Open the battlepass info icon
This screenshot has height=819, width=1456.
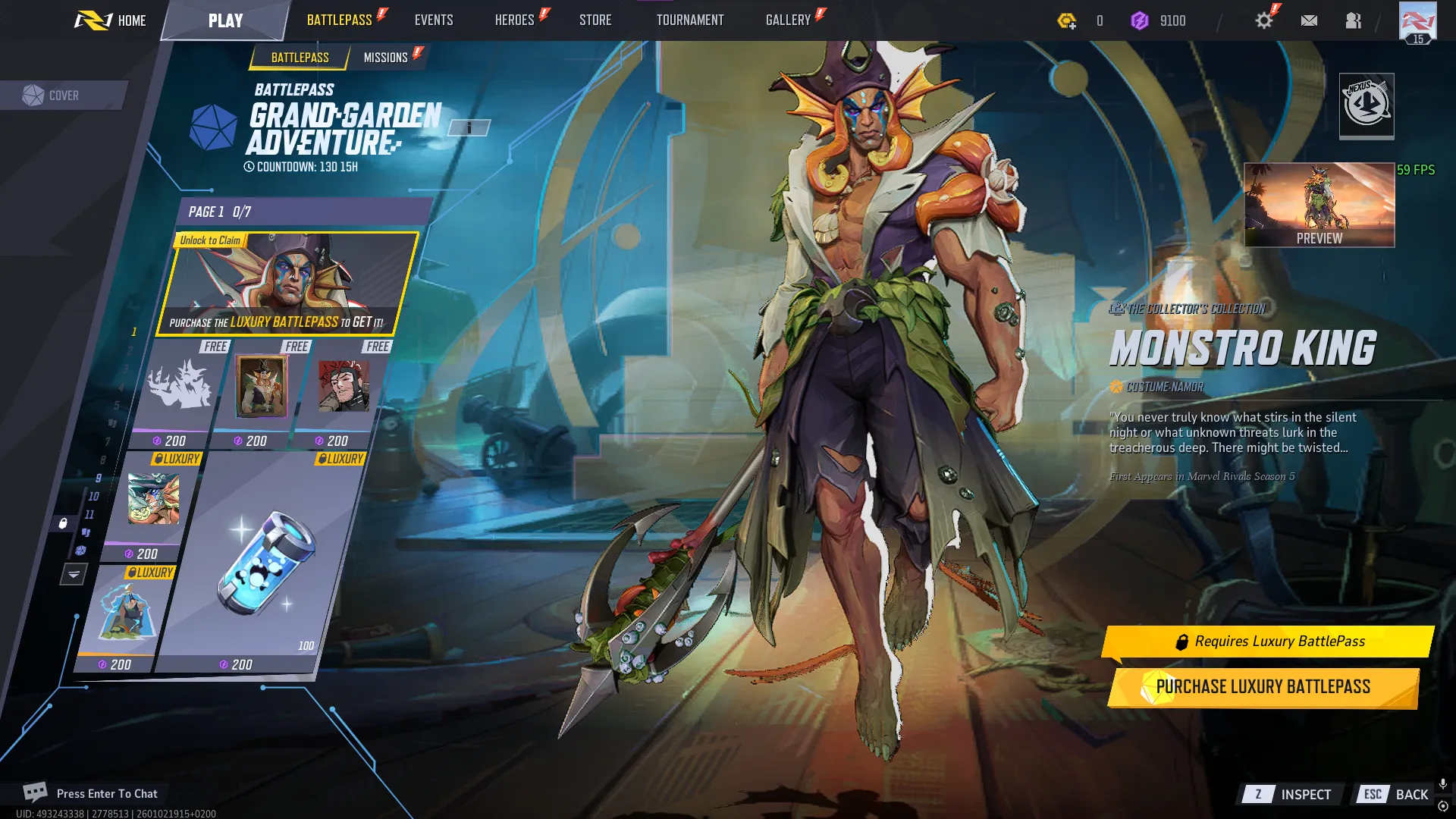pos(469,127)
